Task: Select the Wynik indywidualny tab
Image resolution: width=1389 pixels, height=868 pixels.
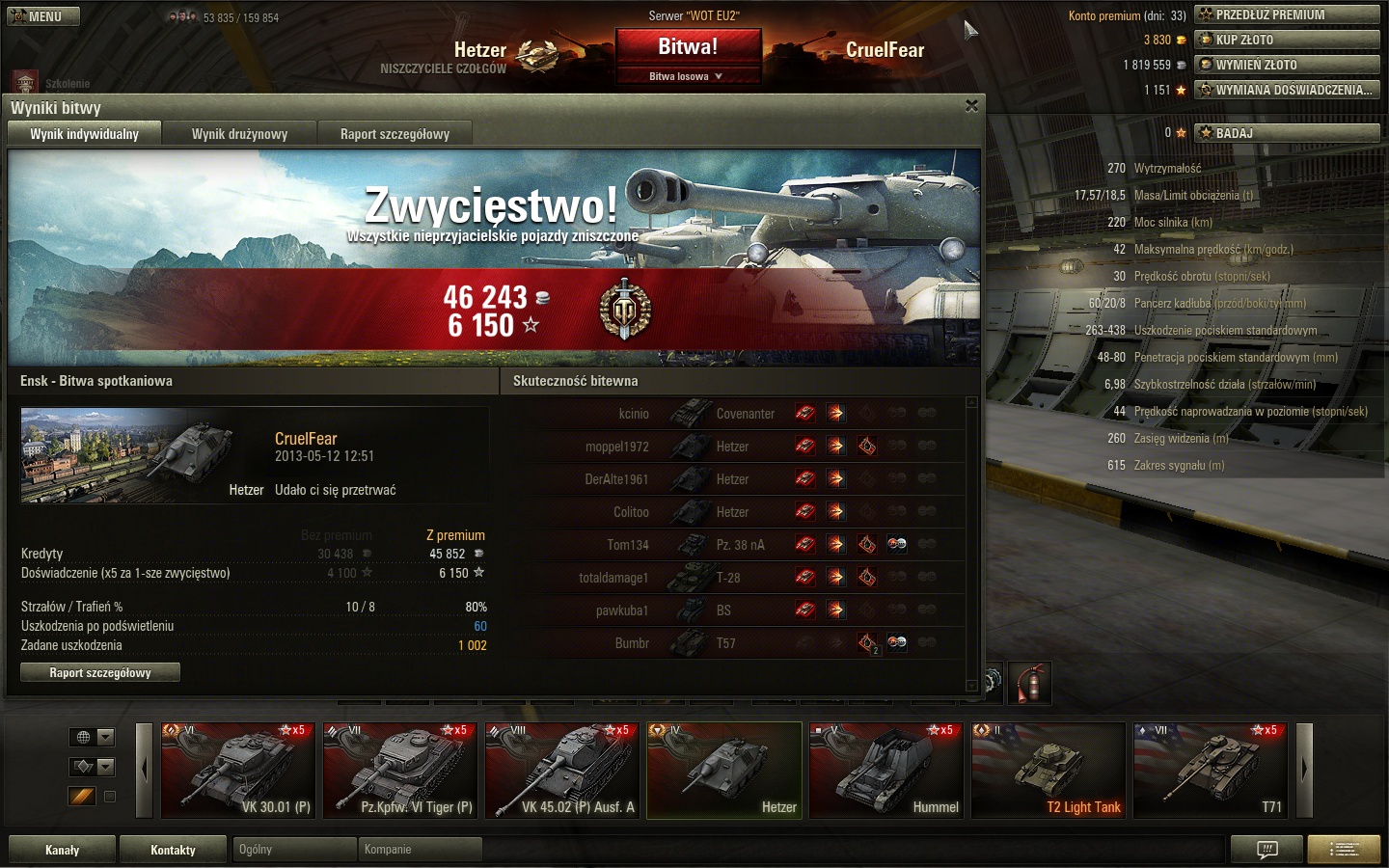Action: [x=84, y=134]
